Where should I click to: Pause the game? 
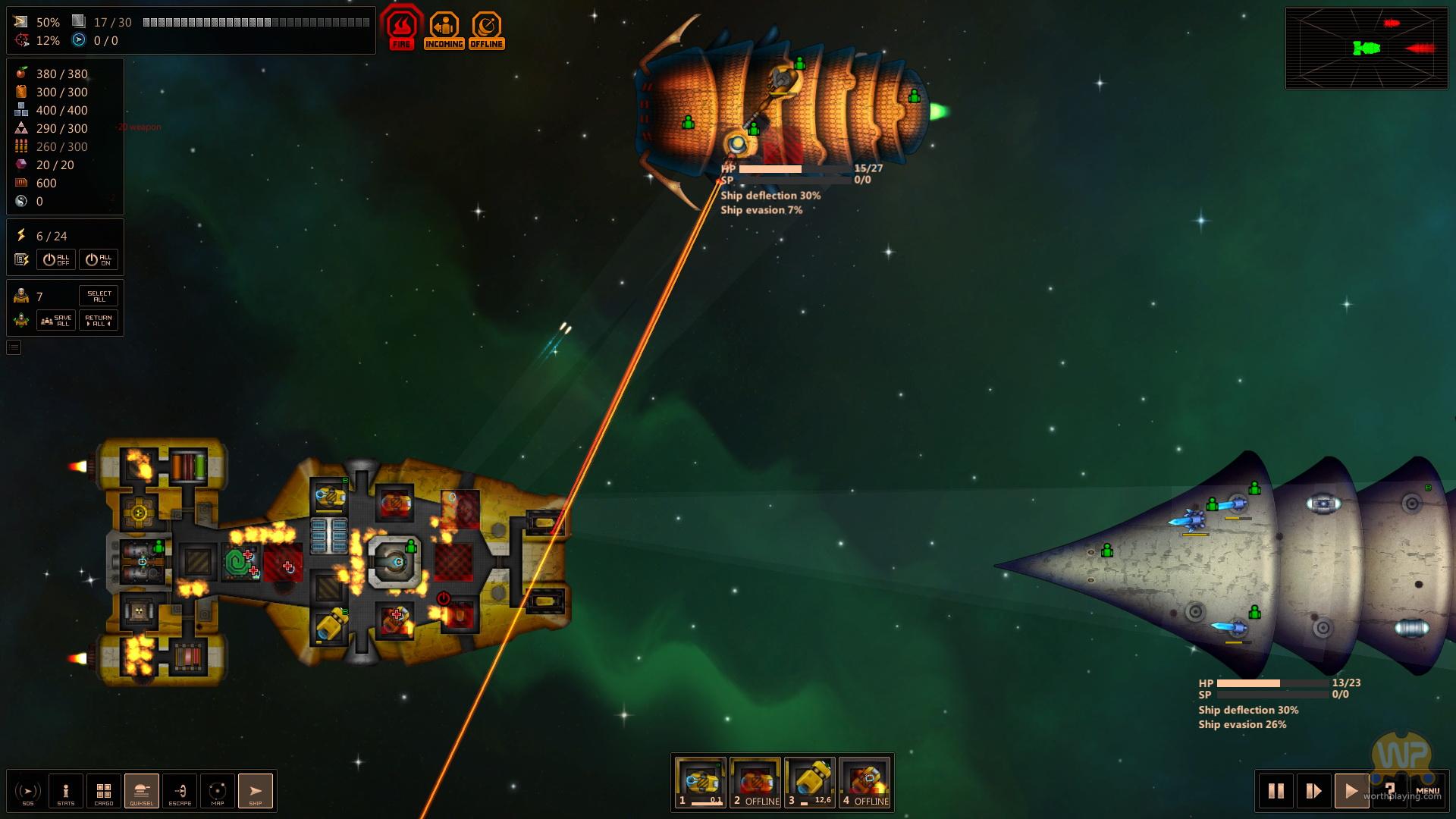coord(1276,791)
